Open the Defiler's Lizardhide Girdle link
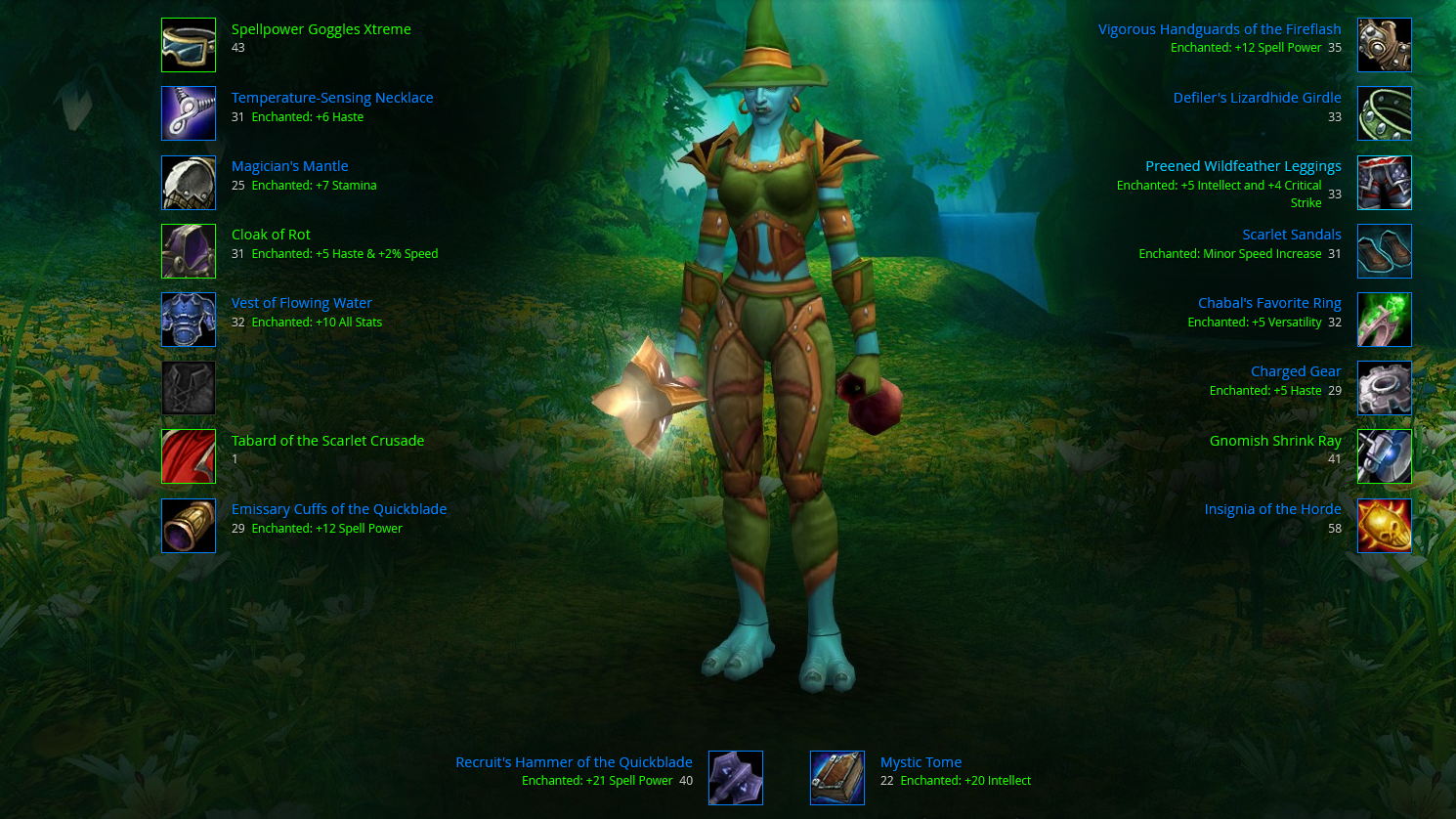Image resolution: width=1456 pixels, height=819 pixels. point(1257,98)
